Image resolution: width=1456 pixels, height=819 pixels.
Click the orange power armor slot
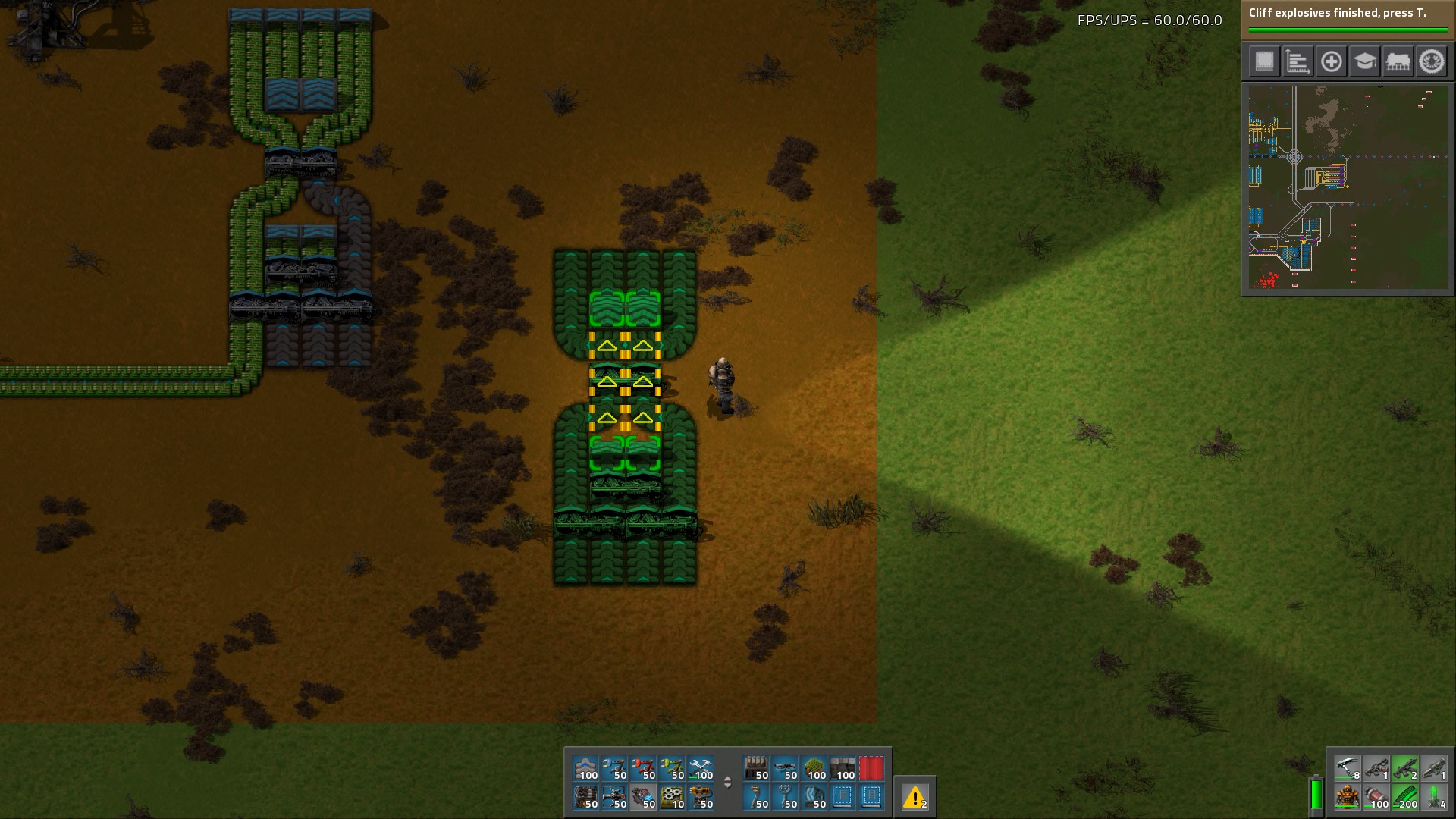coord(1348,797)
